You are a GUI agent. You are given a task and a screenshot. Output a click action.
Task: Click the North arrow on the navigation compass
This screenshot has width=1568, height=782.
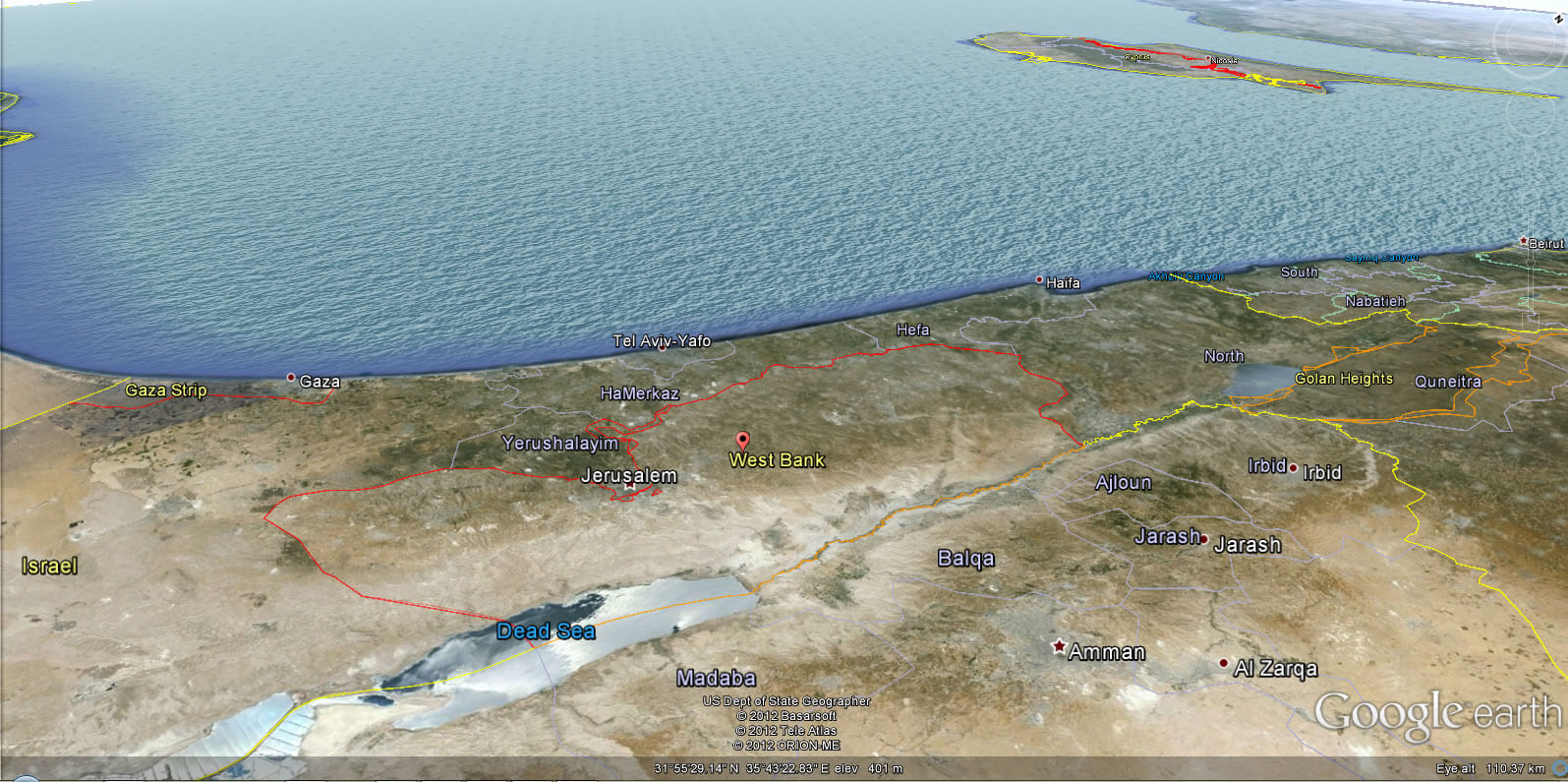(1560, 19)
